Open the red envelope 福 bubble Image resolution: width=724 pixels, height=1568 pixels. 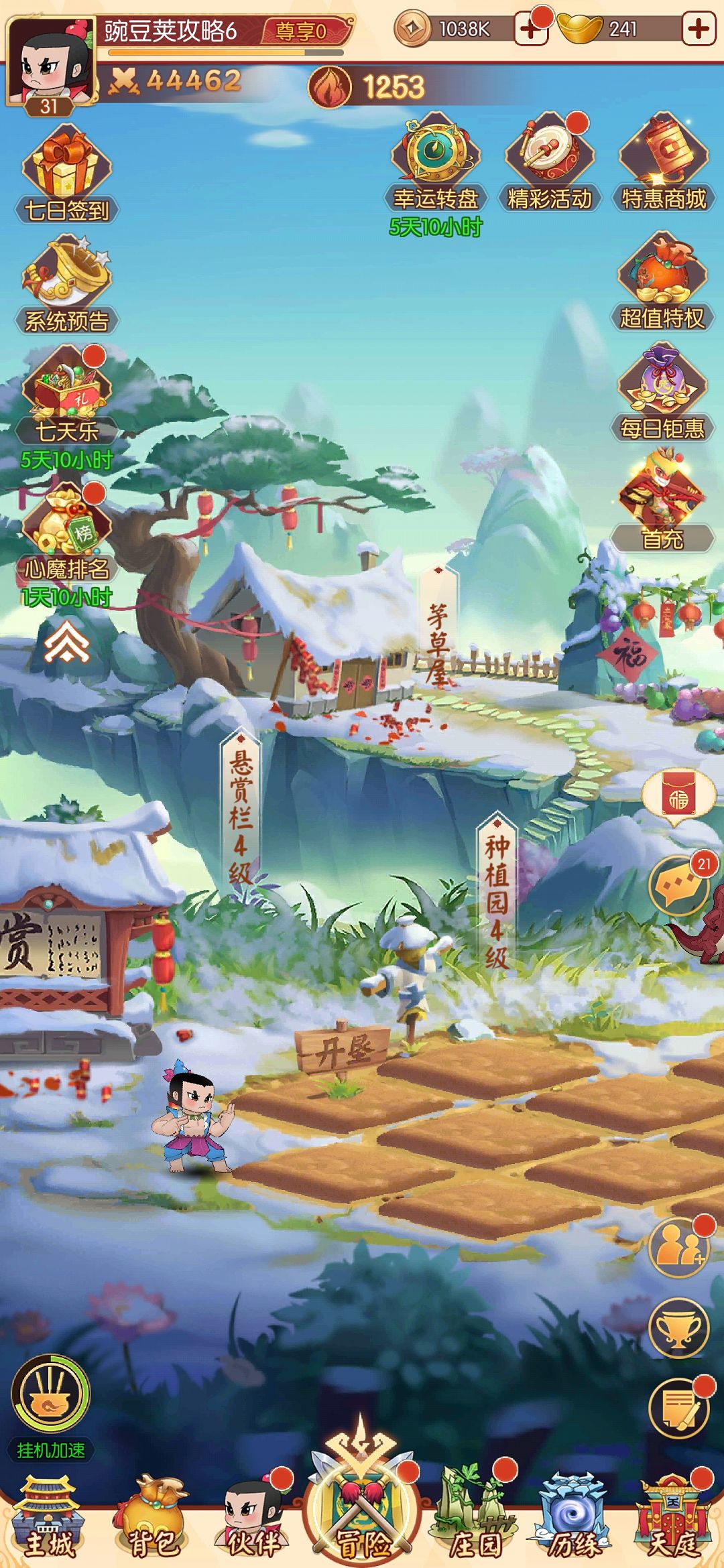[x=678, y=796]
